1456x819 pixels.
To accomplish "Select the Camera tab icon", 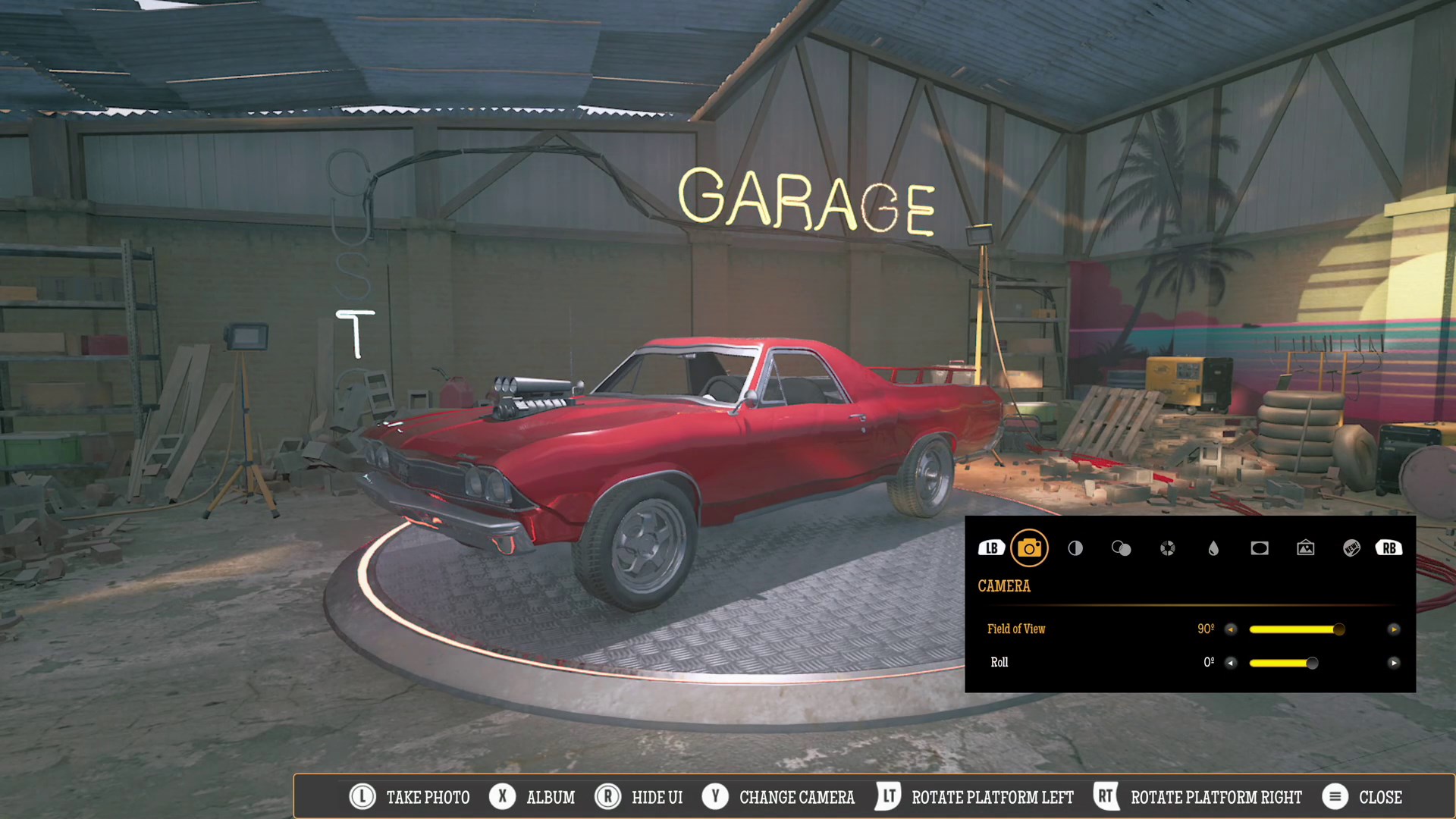I will [1029, 548].
